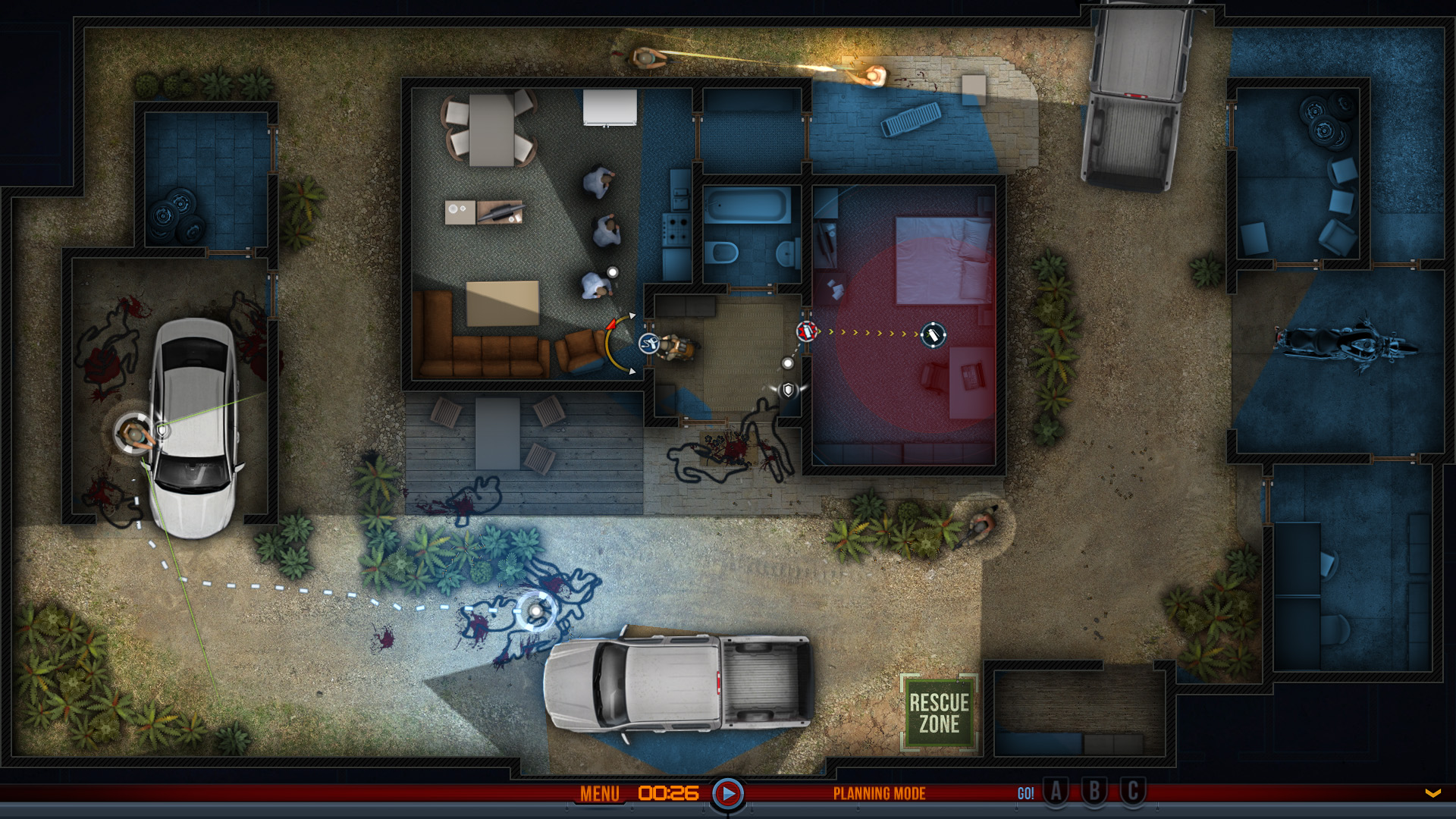Image resolution: width=1456 pixels, height=819 pixels.
Task: Click the selection circle around the trooper near the sedan
Action: [133, 432]
